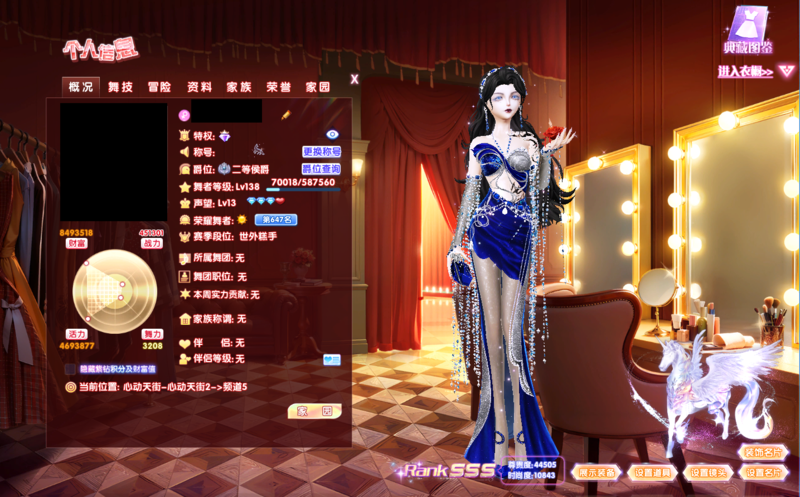The width and height of the screenshot is (800, 497).
Task: Tick the 隐藏紫钻积分及财富值 checkbox
Action: click(70, 368)
